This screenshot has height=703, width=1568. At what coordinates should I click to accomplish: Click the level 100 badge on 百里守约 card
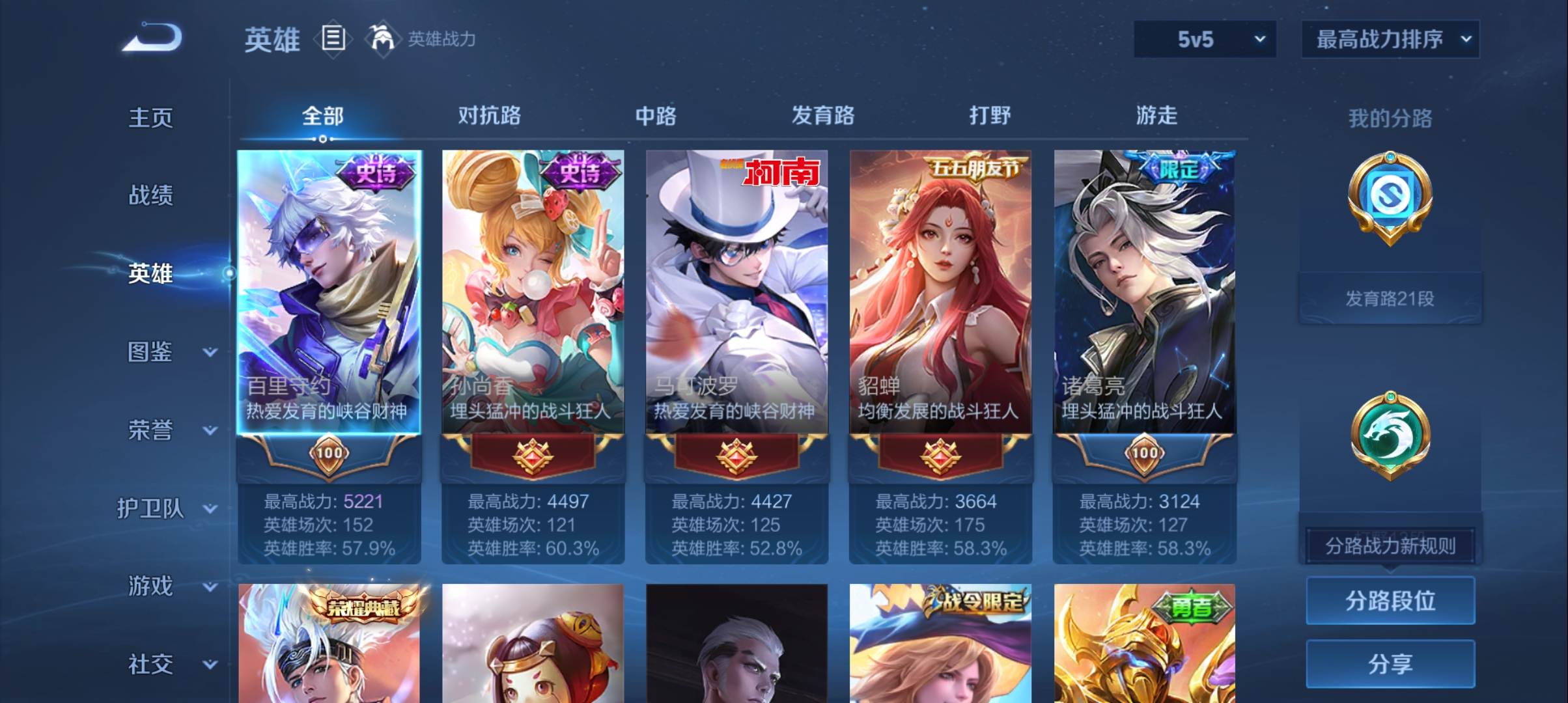[329, 456]
